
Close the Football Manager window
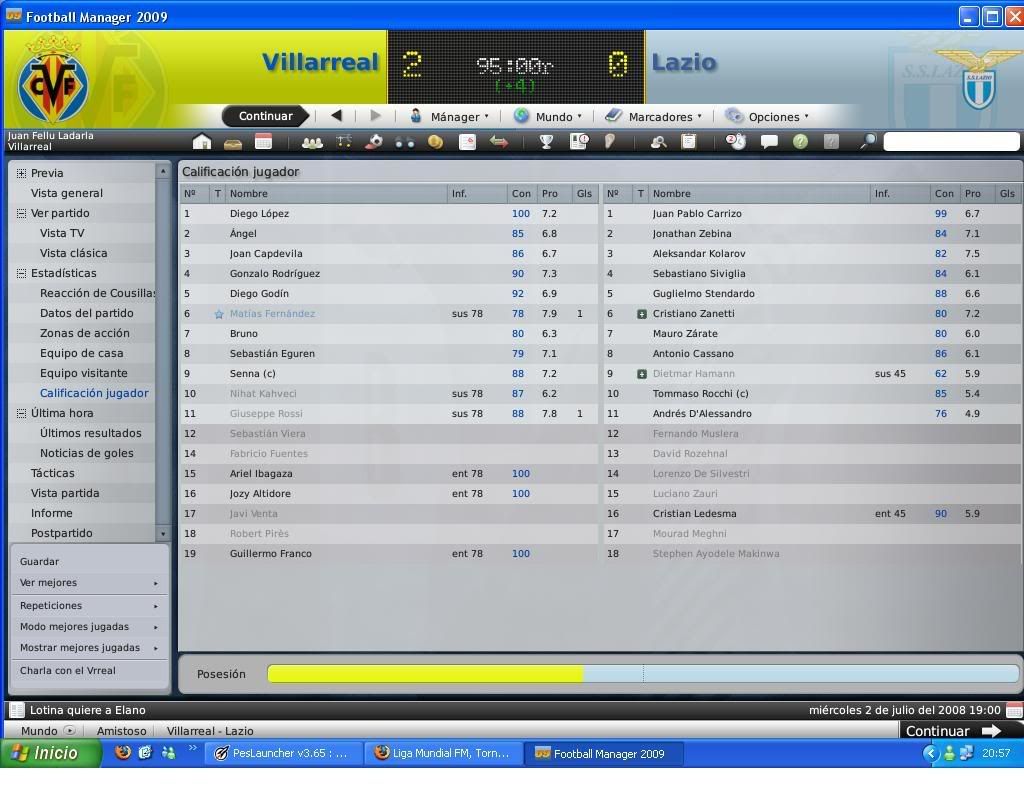1012,16
